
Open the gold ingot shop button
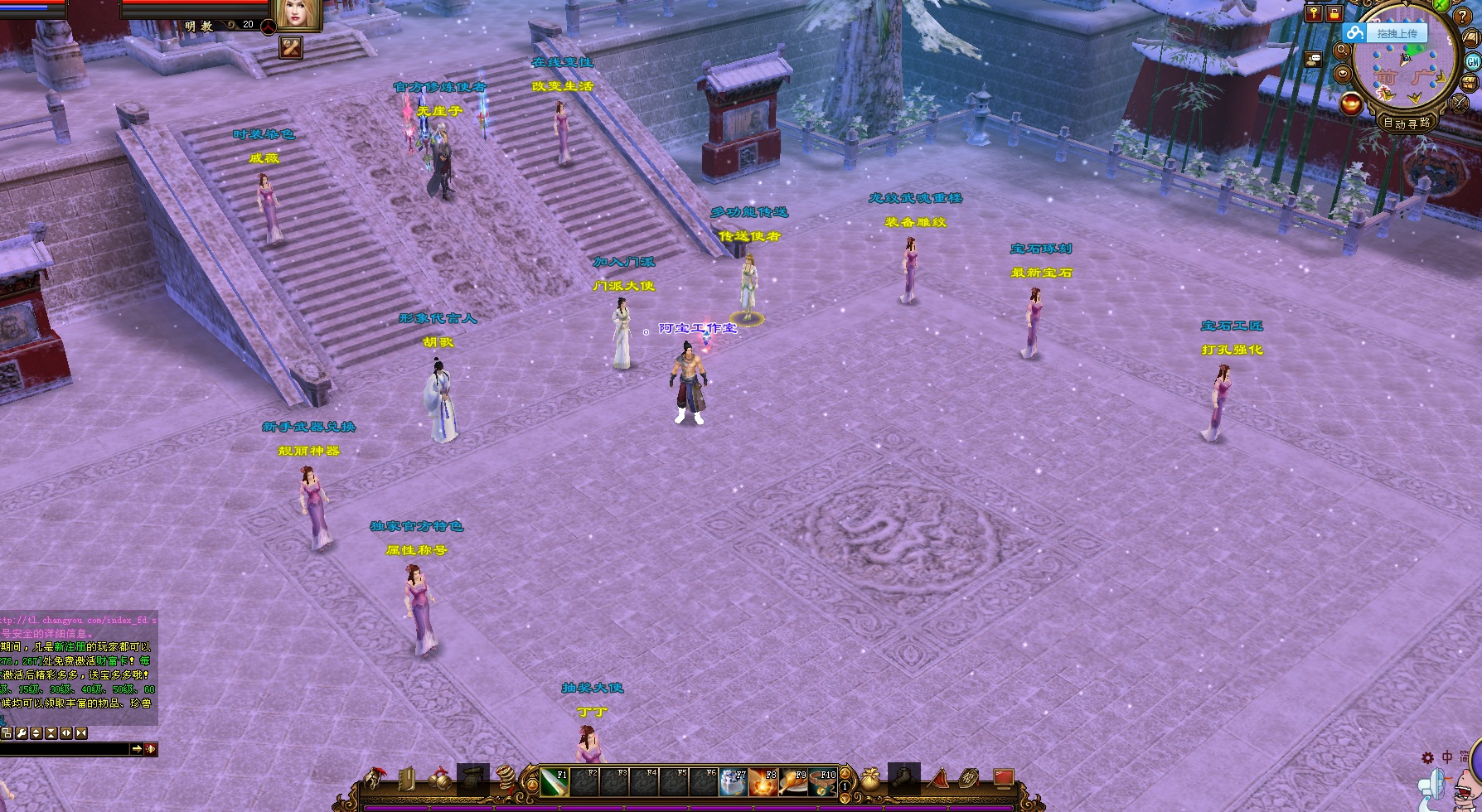1350,104
